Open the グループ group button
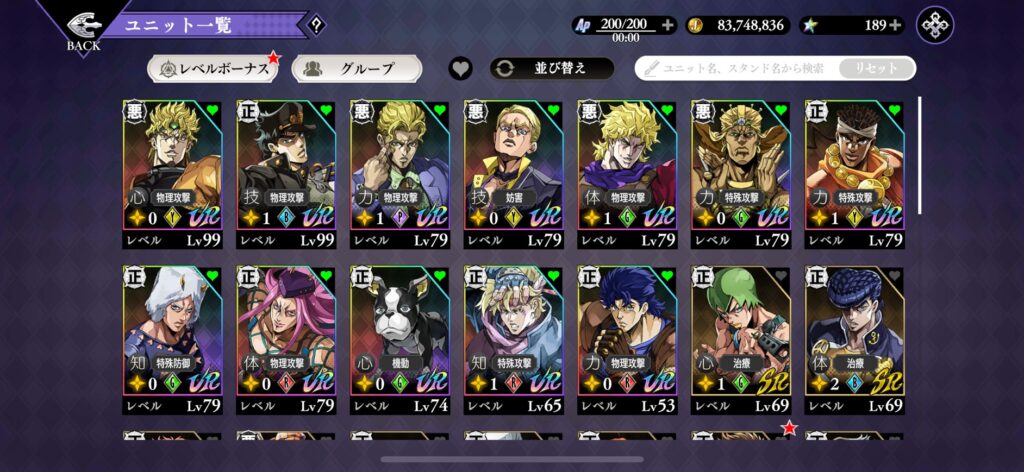Viewport: 1024px width, 472px height. [x=356, y=69]
